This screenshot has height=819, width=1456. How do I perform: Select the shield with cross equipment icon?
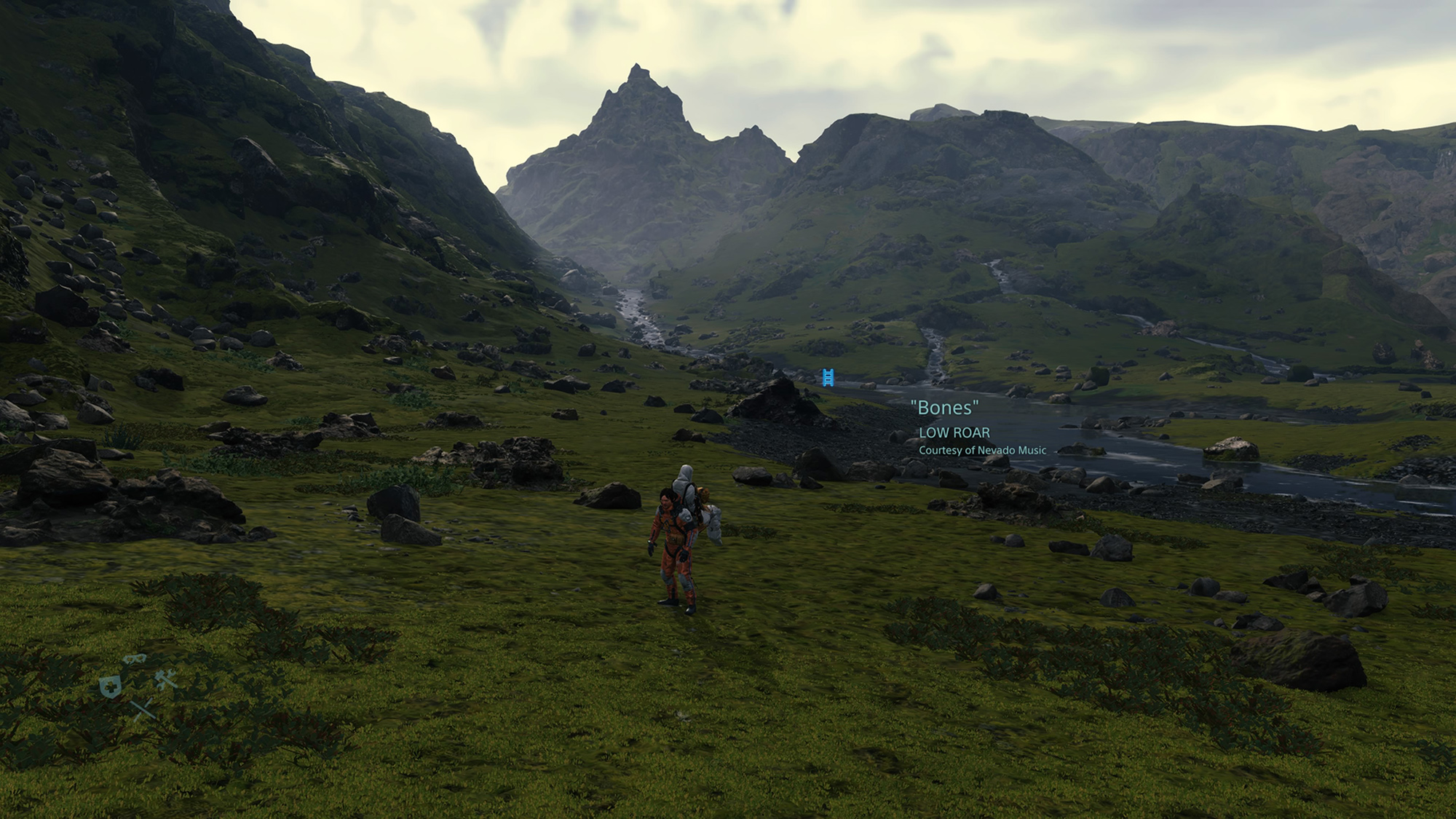(x=110, y=687)
